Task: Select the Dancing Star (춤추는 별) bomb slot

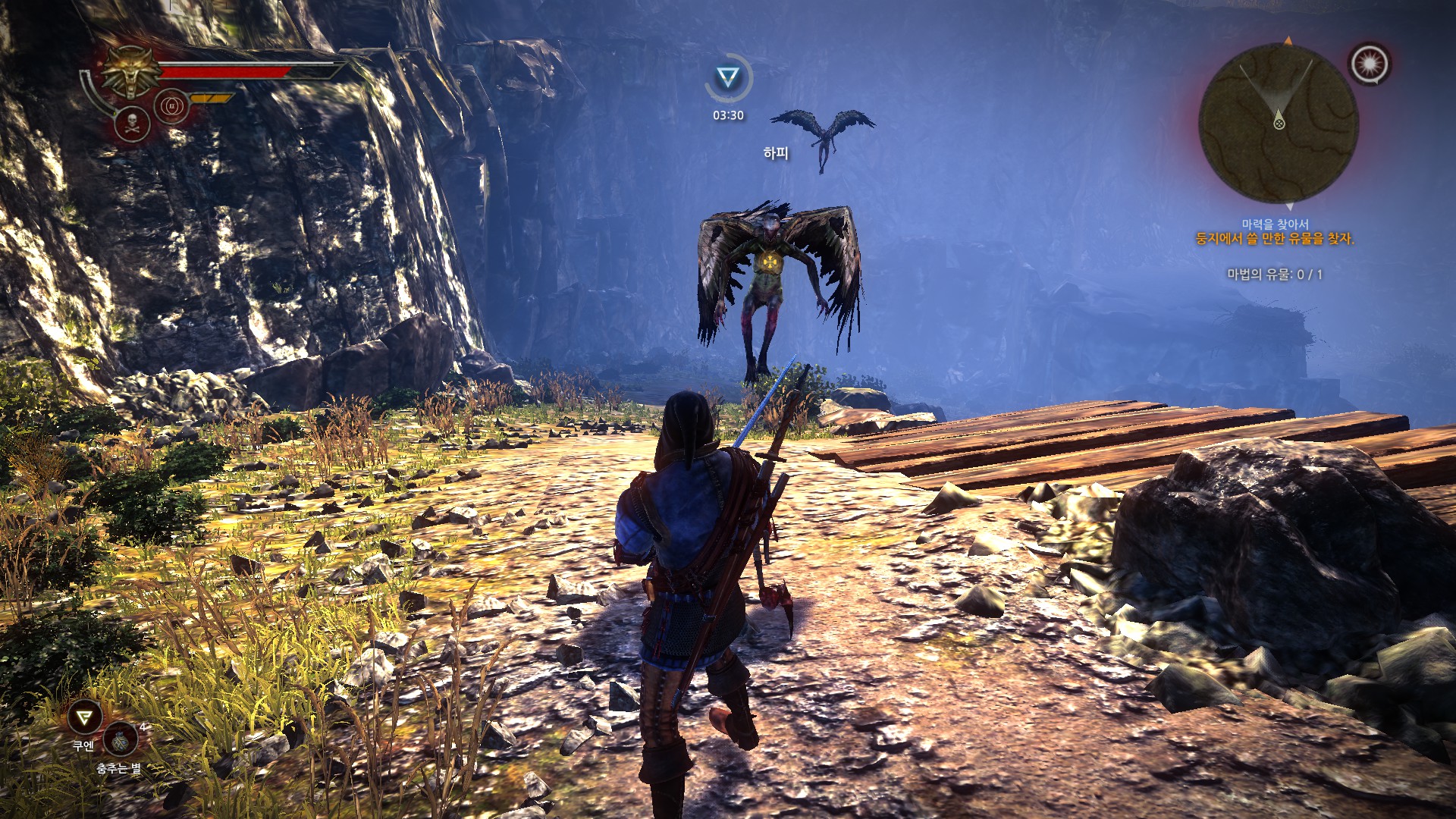Action: (121, 739)
